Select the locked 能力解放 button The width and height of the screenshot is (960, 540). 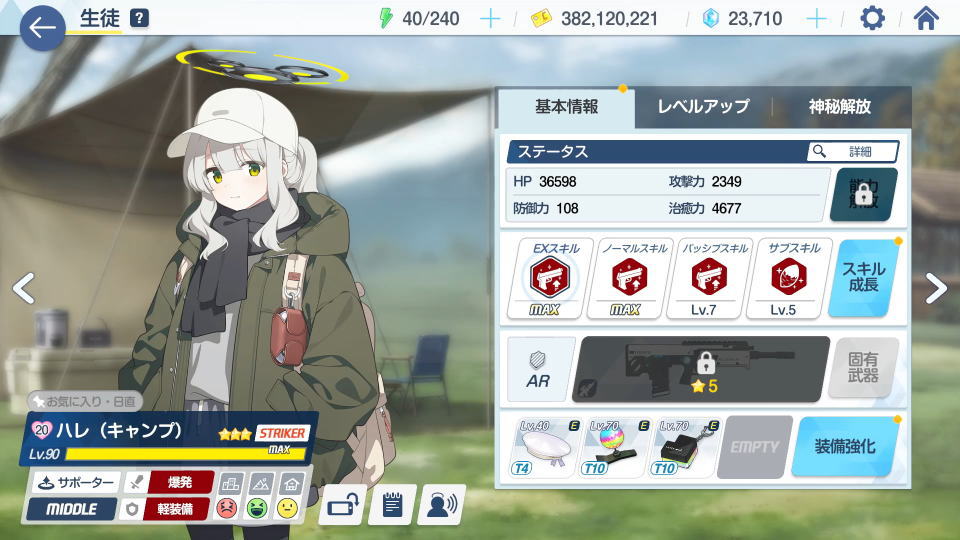point(863,194)
